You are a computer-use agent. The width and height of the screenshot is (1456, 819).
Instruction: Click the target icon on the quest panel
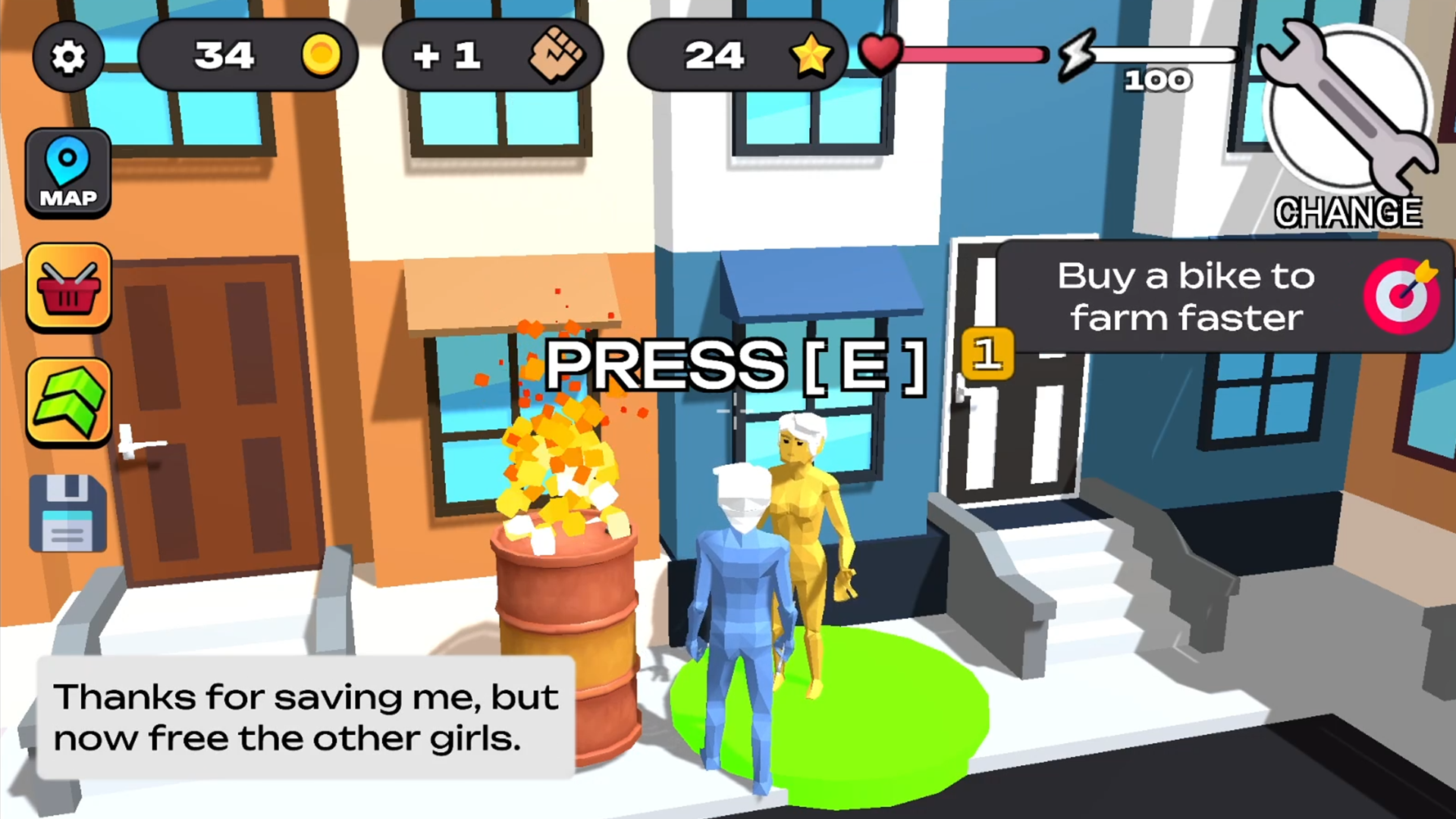coord(1404,296)
